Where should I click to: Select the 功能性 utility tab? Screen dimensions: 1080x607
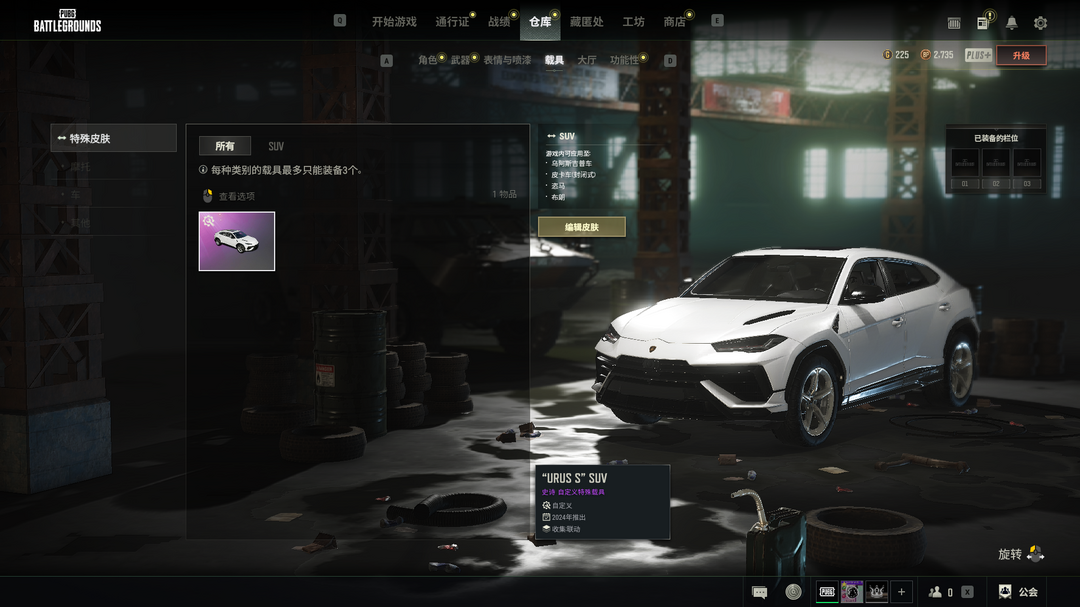[624, 60]
